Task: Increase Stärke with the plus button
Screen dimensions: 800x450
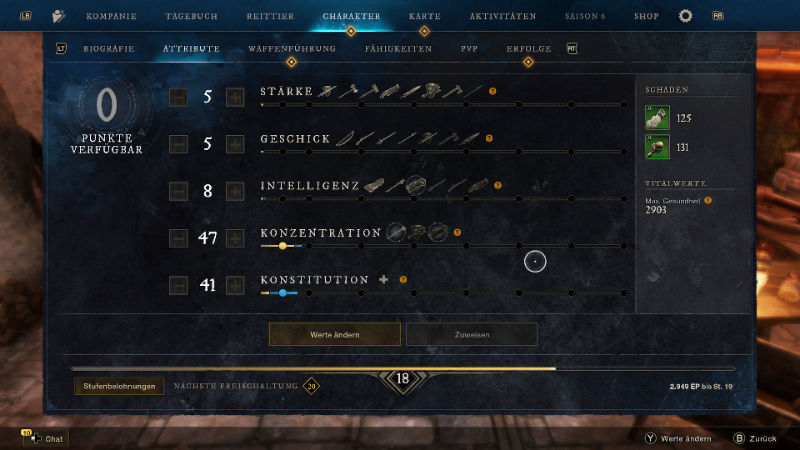Action: (x=235, y=97)
